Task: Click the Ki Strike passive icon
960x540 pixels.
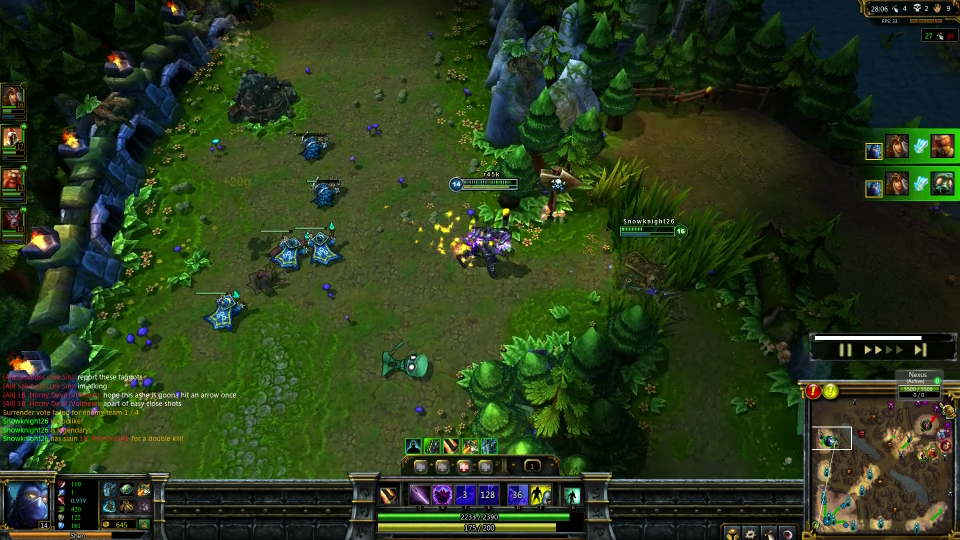Action: pos(389,495)
